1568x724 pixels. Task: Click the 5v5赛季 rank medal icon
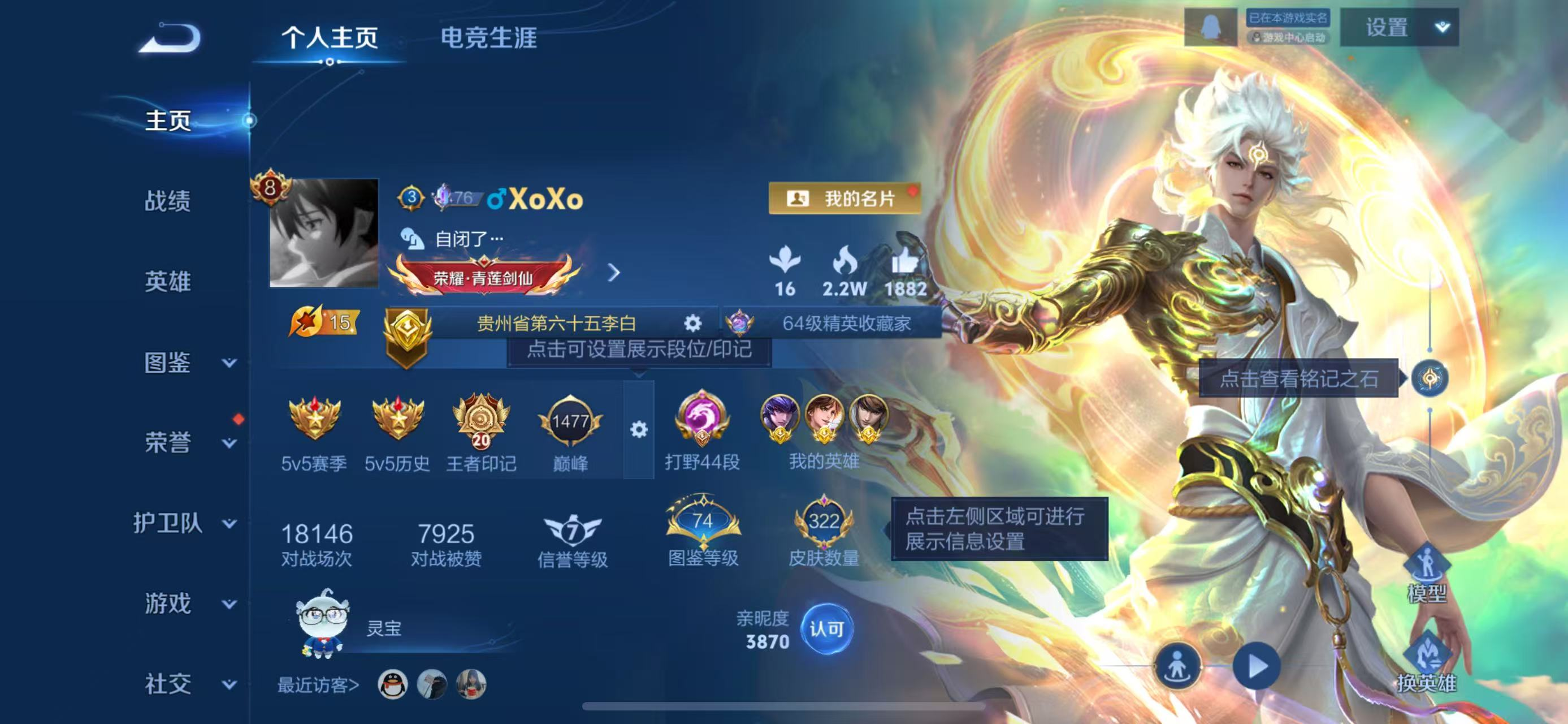[316, 421]
